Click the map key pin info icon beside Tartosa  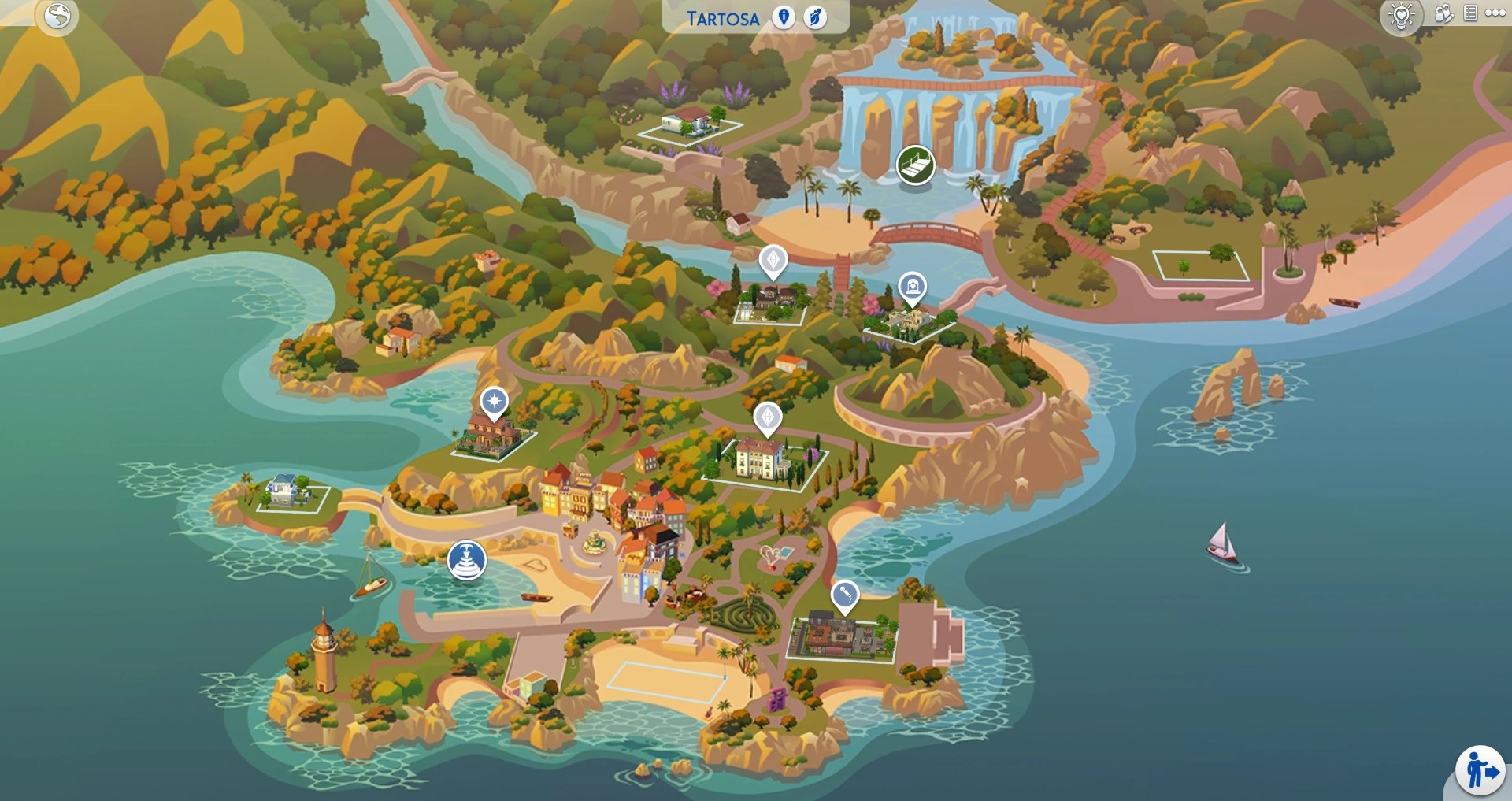coord(784,17)
